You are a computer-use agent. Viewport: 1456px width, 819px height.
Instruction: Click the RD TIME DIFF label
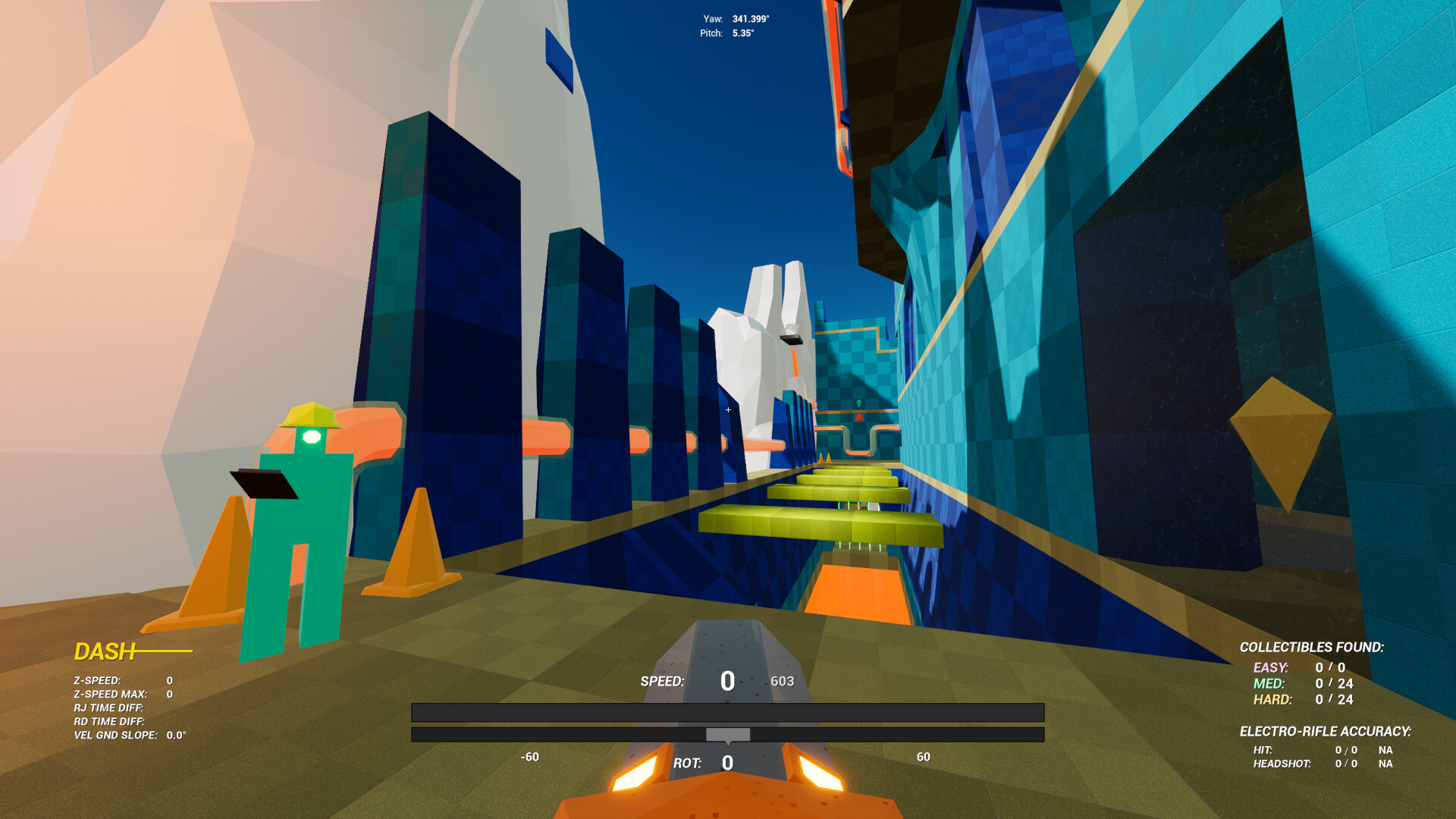pyautogui.click(x=111, y=720)
